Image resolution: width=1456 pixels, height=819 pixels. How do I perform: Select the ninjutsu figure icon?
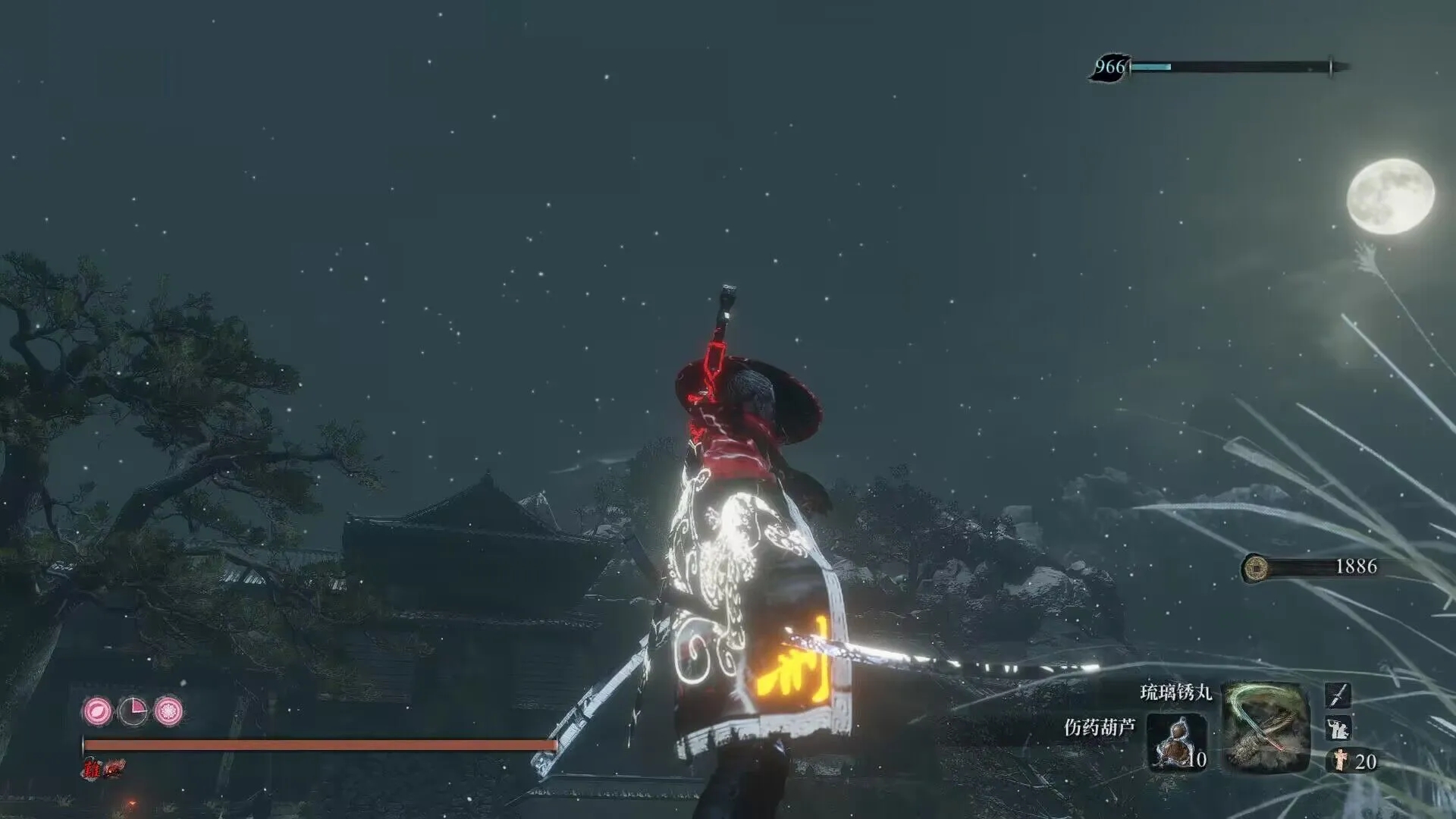(x=1338, y=728)
